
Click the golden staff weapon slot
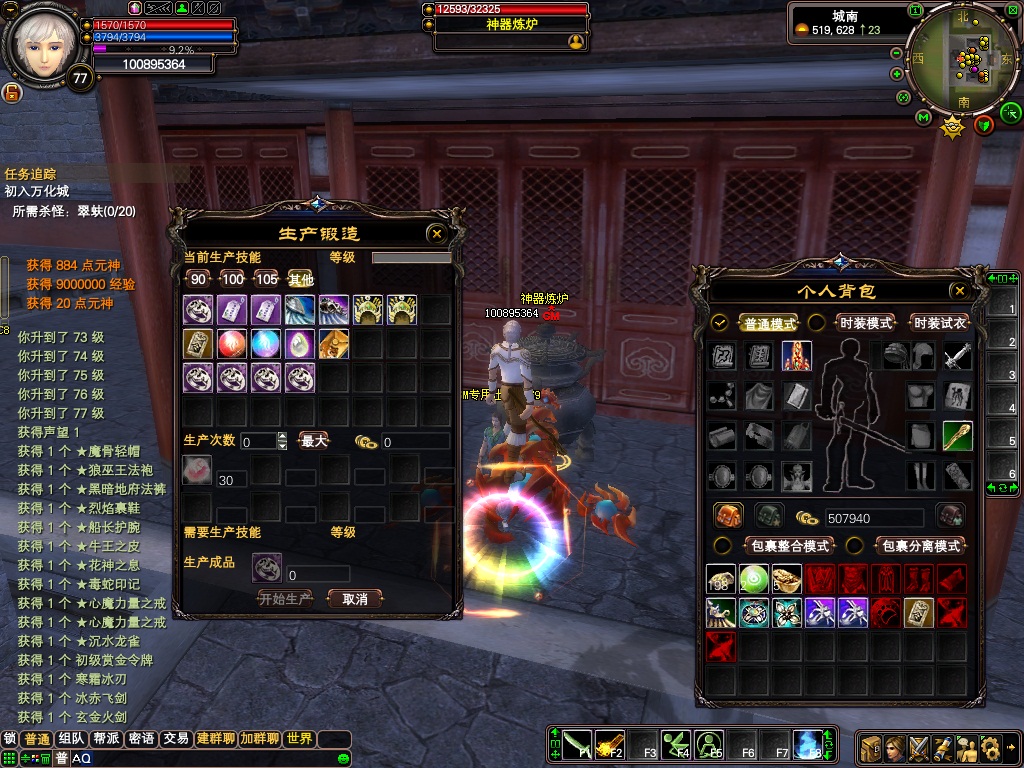pyautogui.click(x=957, y=436)
